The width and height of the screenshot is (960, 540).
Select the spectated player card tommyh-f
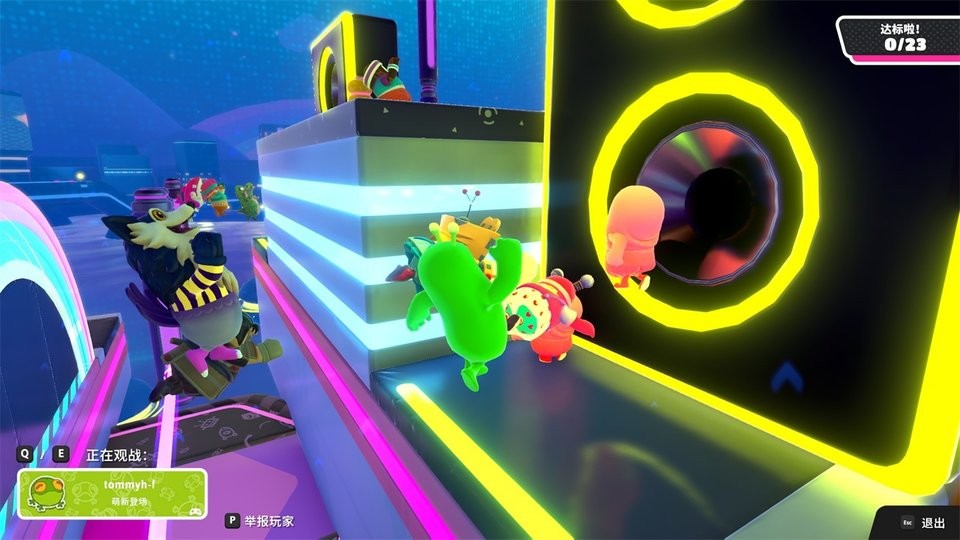click(113, 493)
